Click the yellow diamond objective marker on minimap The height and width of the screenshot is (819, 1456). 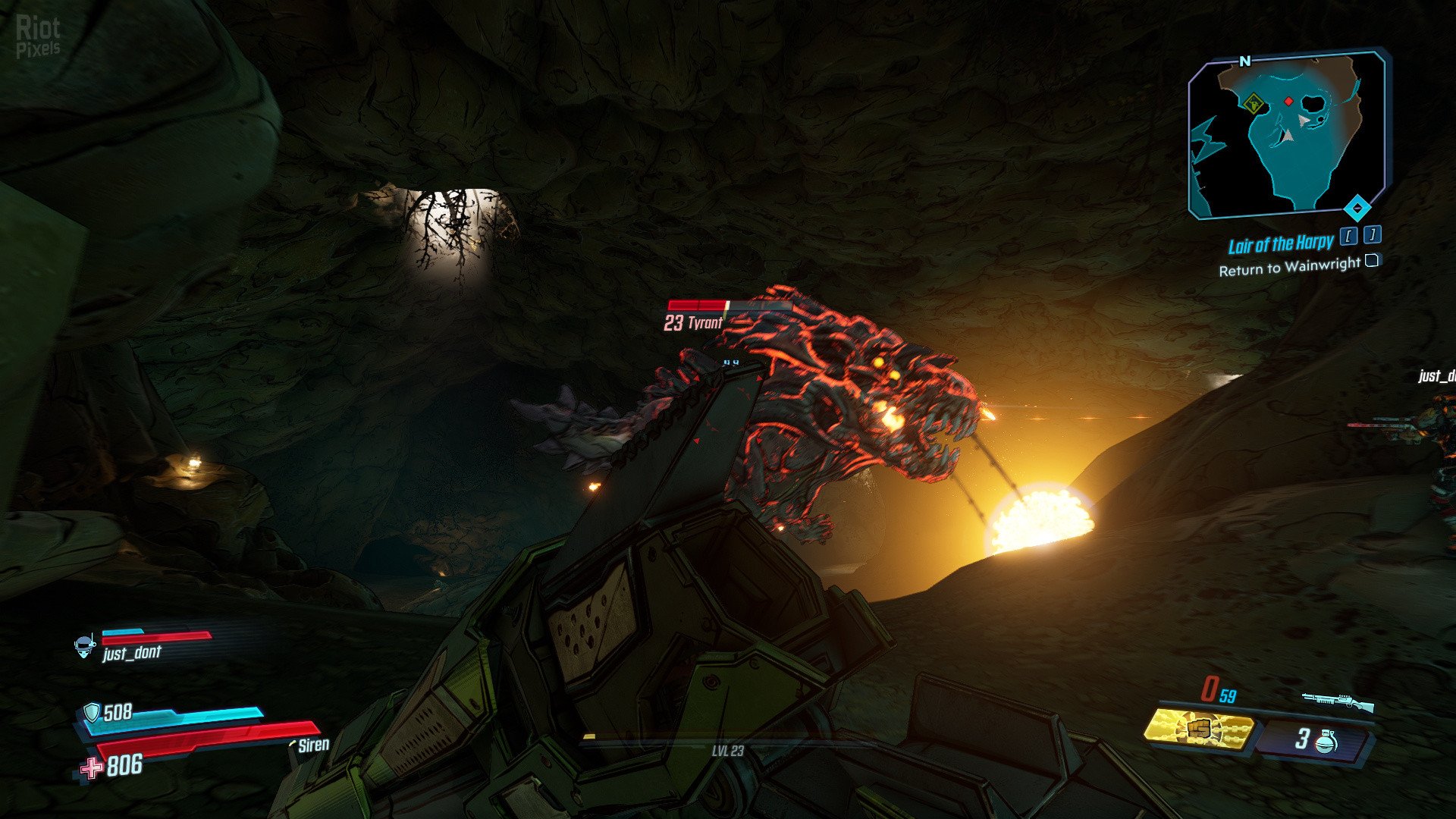[x=1253, y=103]
